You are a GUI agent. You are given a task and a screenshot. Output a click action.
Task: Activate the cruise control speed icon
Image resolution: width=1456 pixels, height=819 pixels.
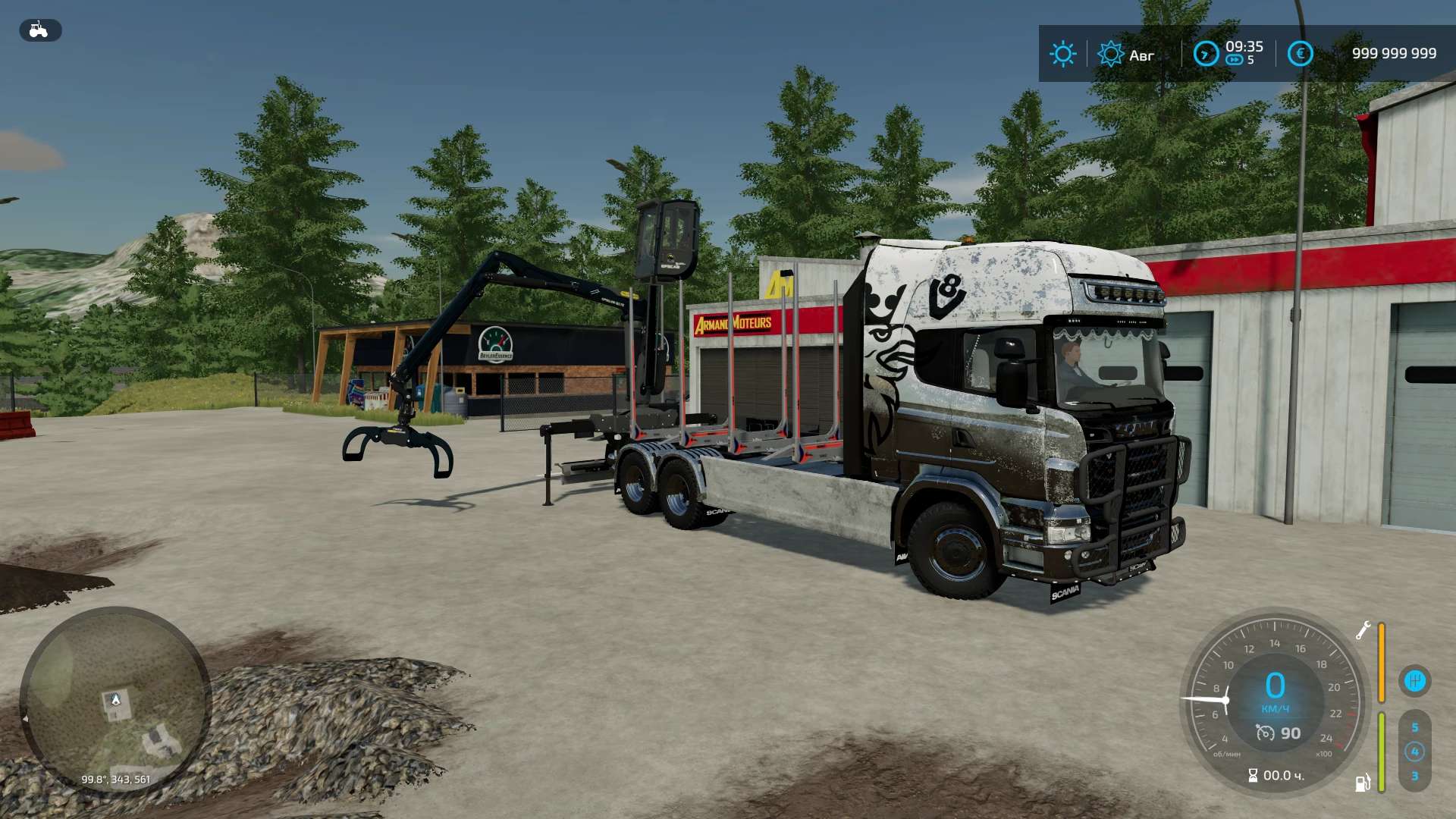coord(1265,733)
